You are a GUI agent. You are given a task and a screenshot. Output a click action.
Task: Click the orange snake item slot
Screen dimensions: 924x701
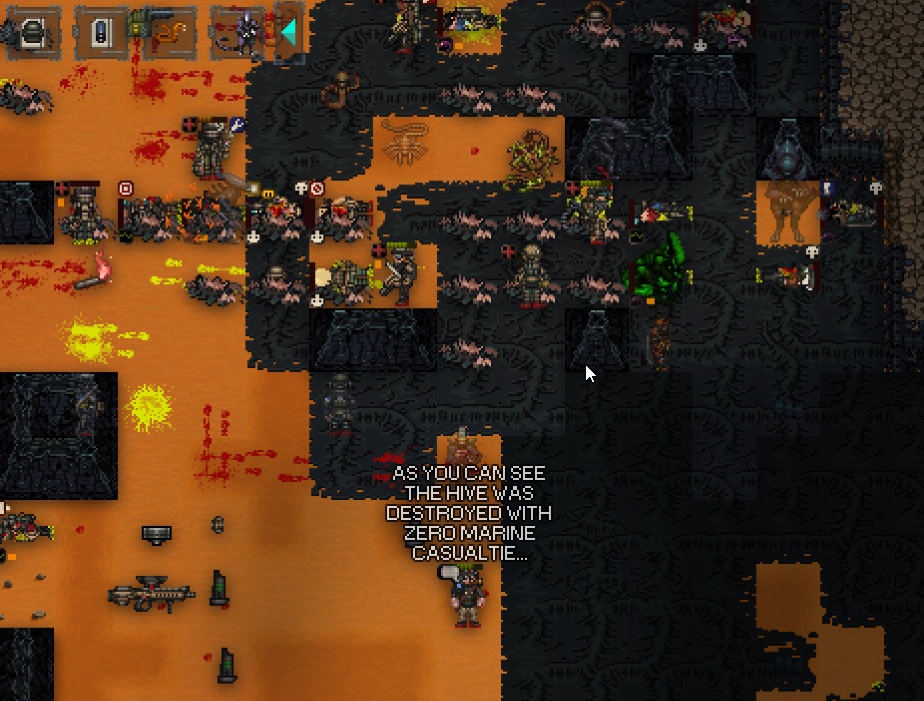168,33
